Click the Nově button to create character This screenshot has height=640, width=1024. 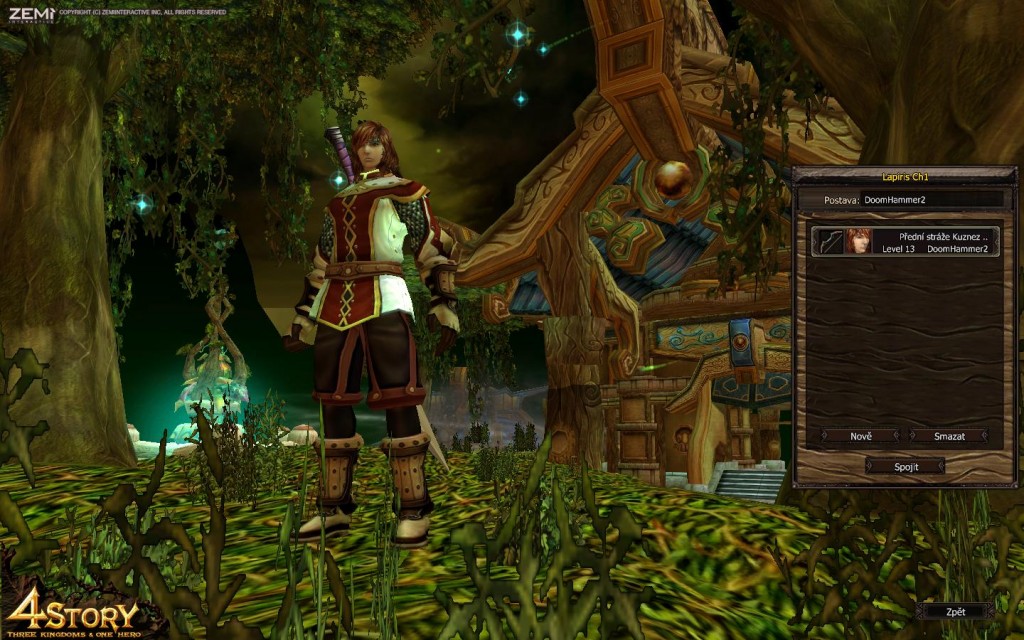coord(861,436)
